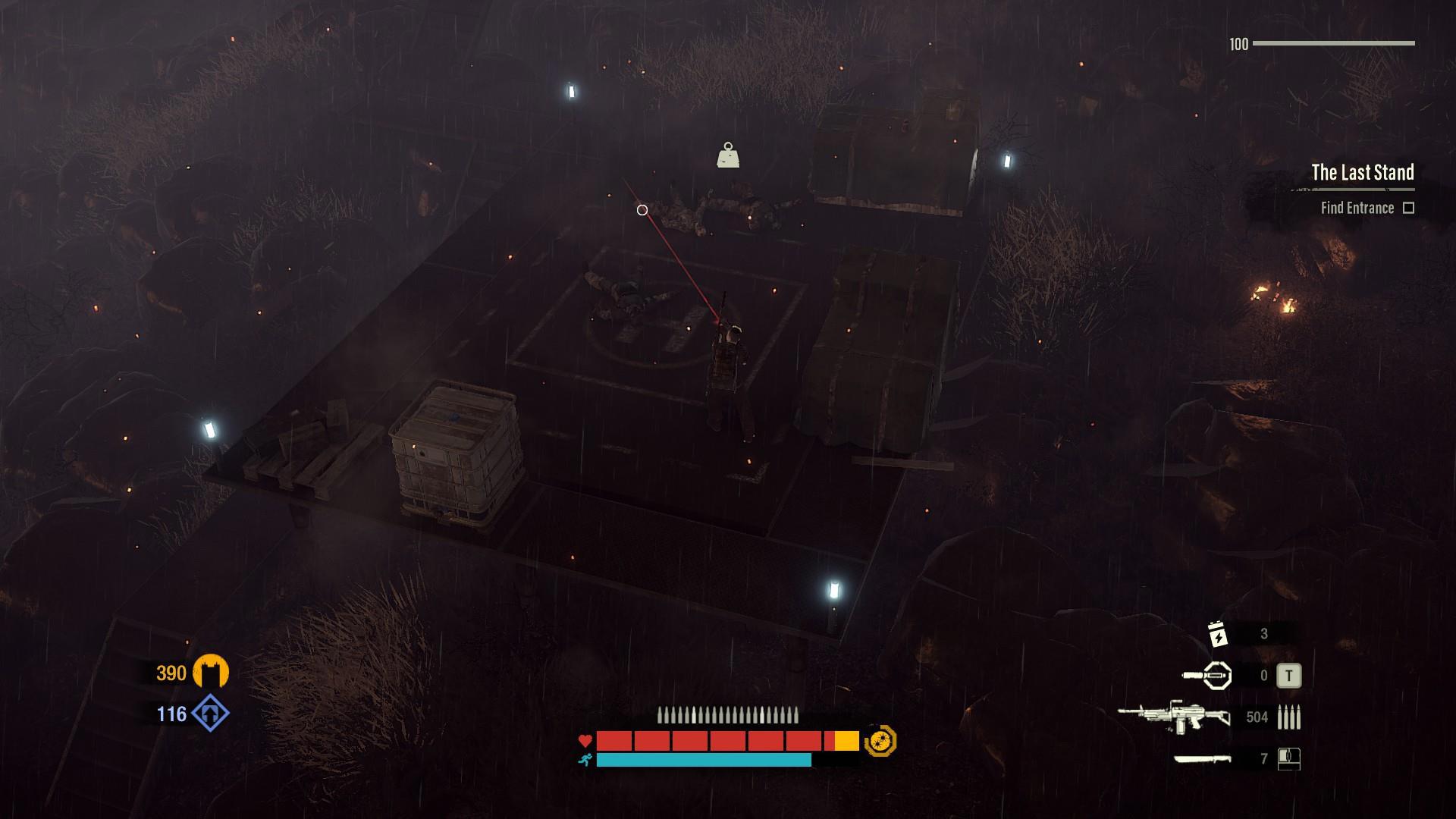Open The Last Stand objective tracker

pos(1362,173)
